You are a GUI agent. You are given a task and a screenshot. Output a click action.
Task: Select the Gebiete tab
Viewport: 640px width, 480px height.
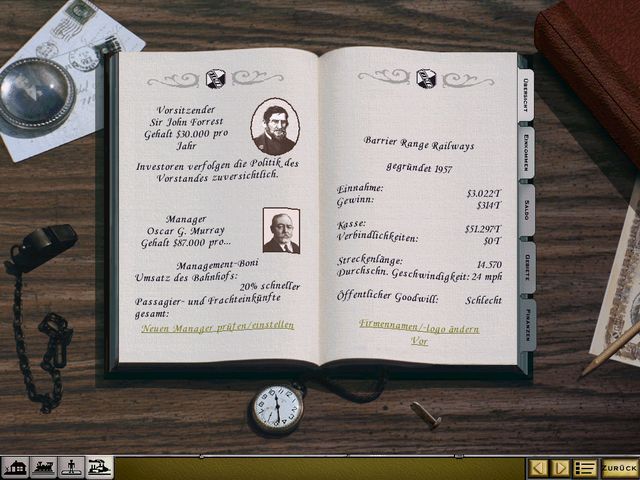pyautogui.click(x=526, y=267)
